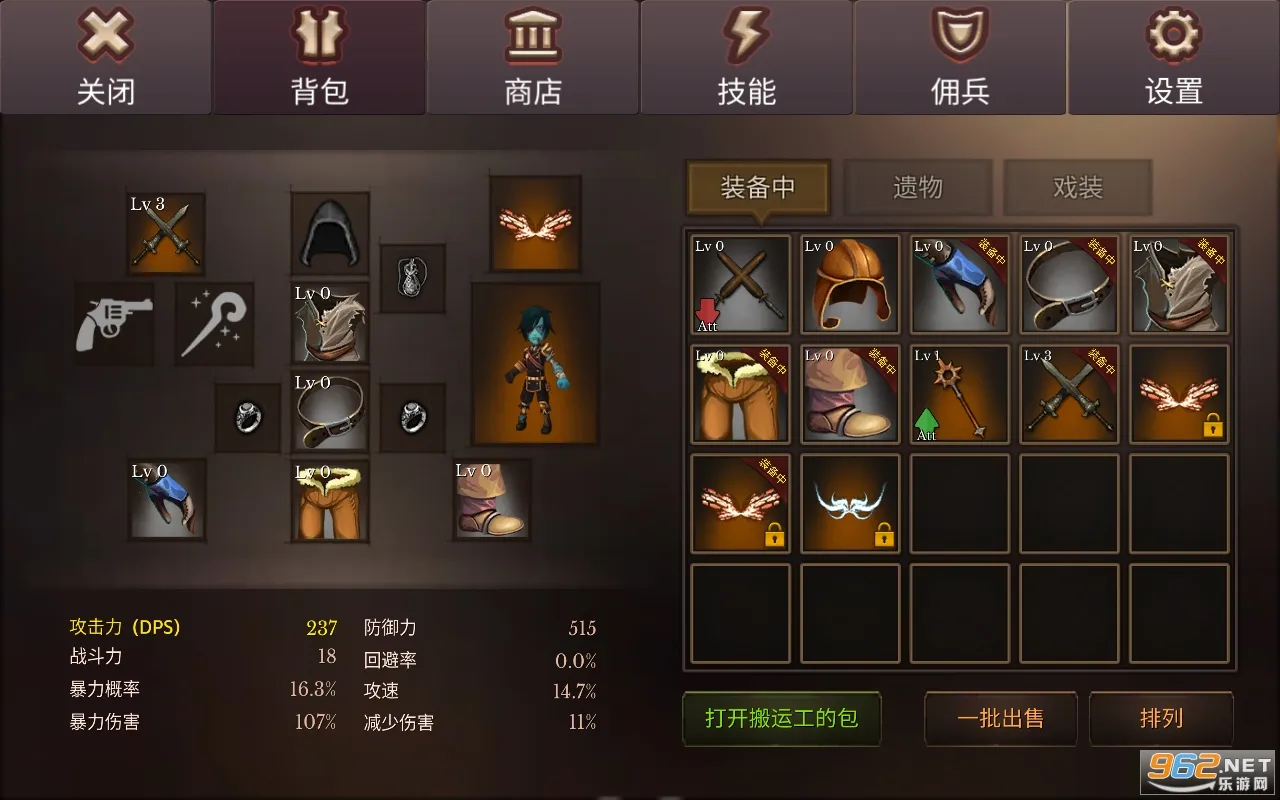Image resolution: width=1280 pixels, height=800 pixels.
Task: Select the Lv 1 mace with Att boost
Action: click(x=958, y=394)
